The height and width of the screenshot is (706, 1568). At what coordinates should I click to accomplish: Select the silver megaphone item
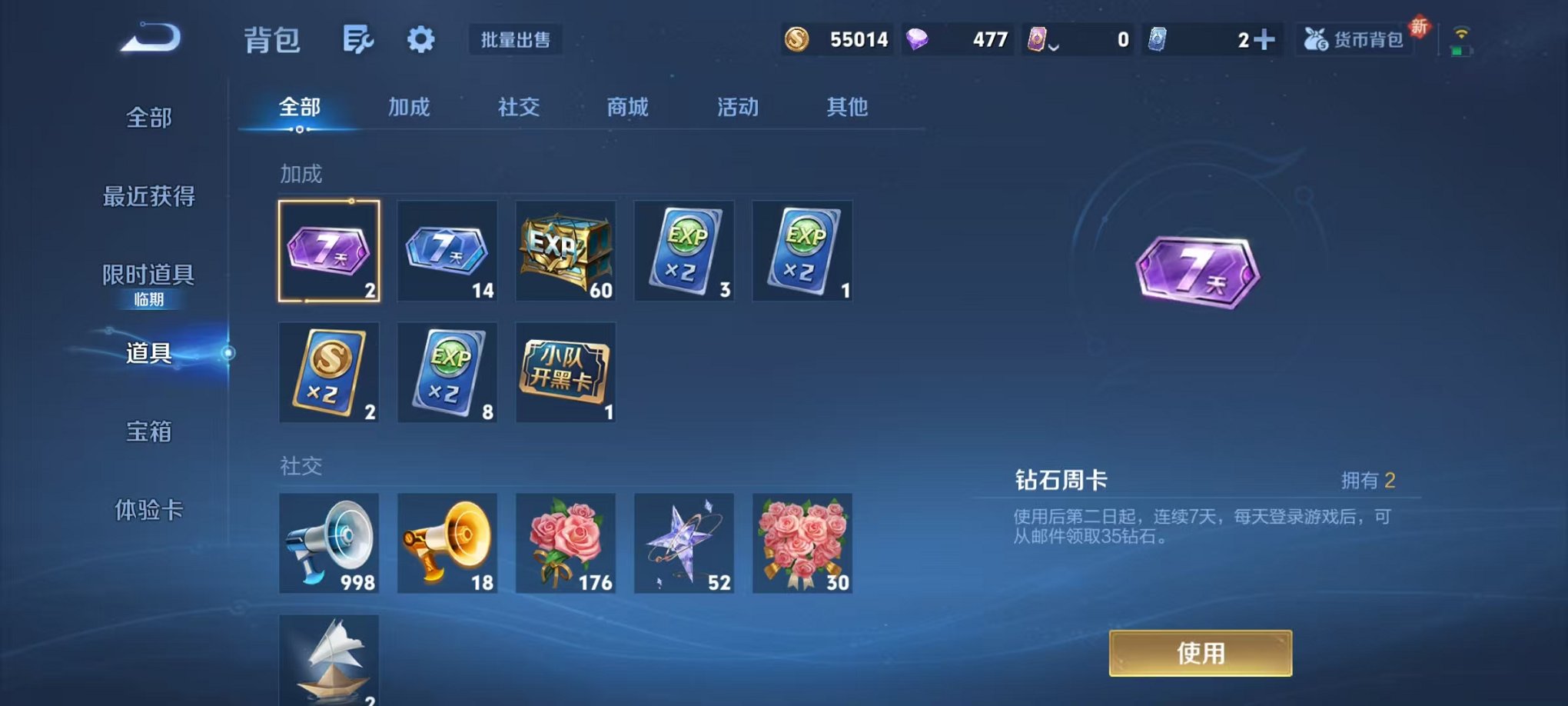[329, 544]
